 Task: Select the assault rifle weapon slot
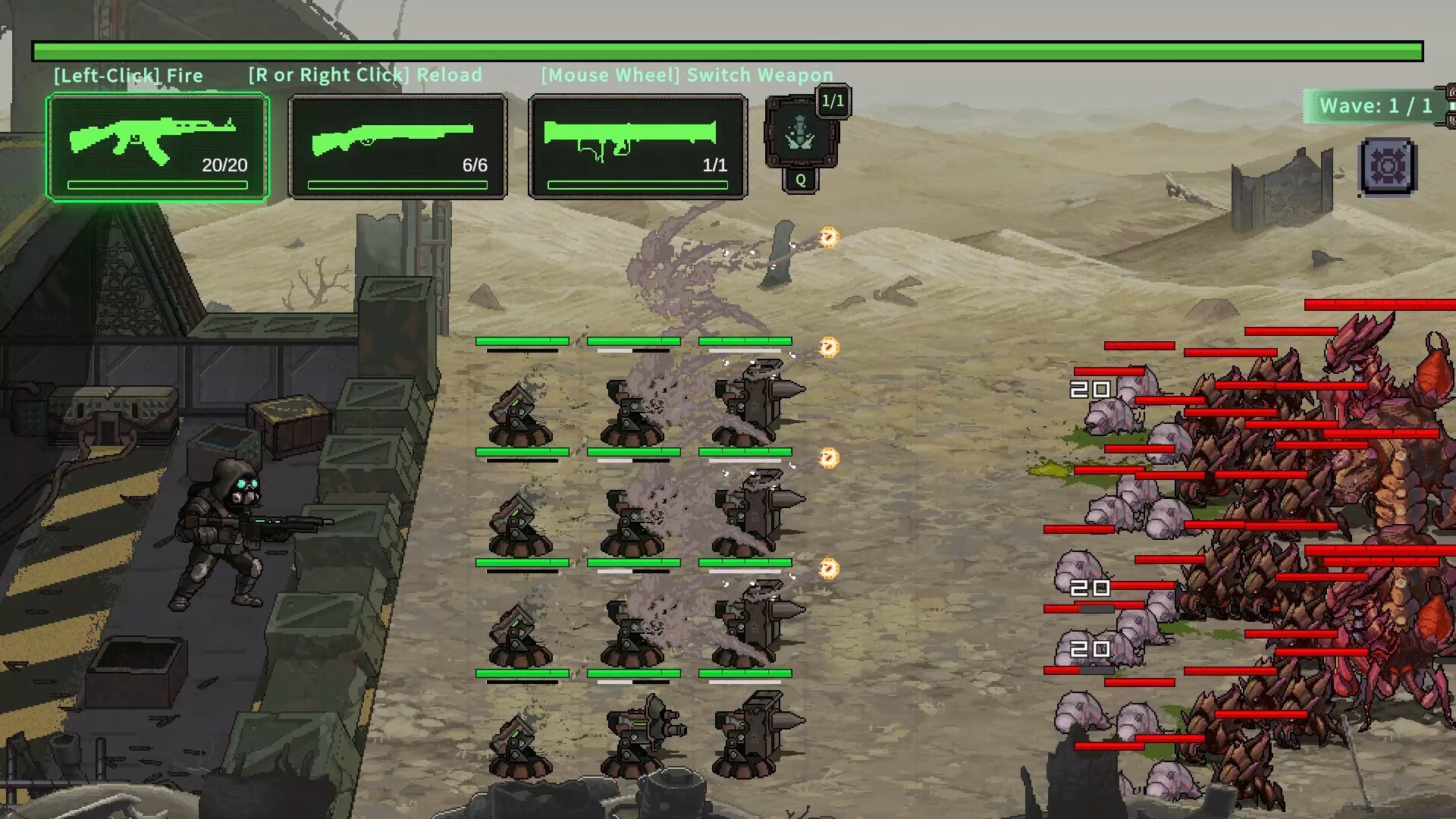point(158,147)
